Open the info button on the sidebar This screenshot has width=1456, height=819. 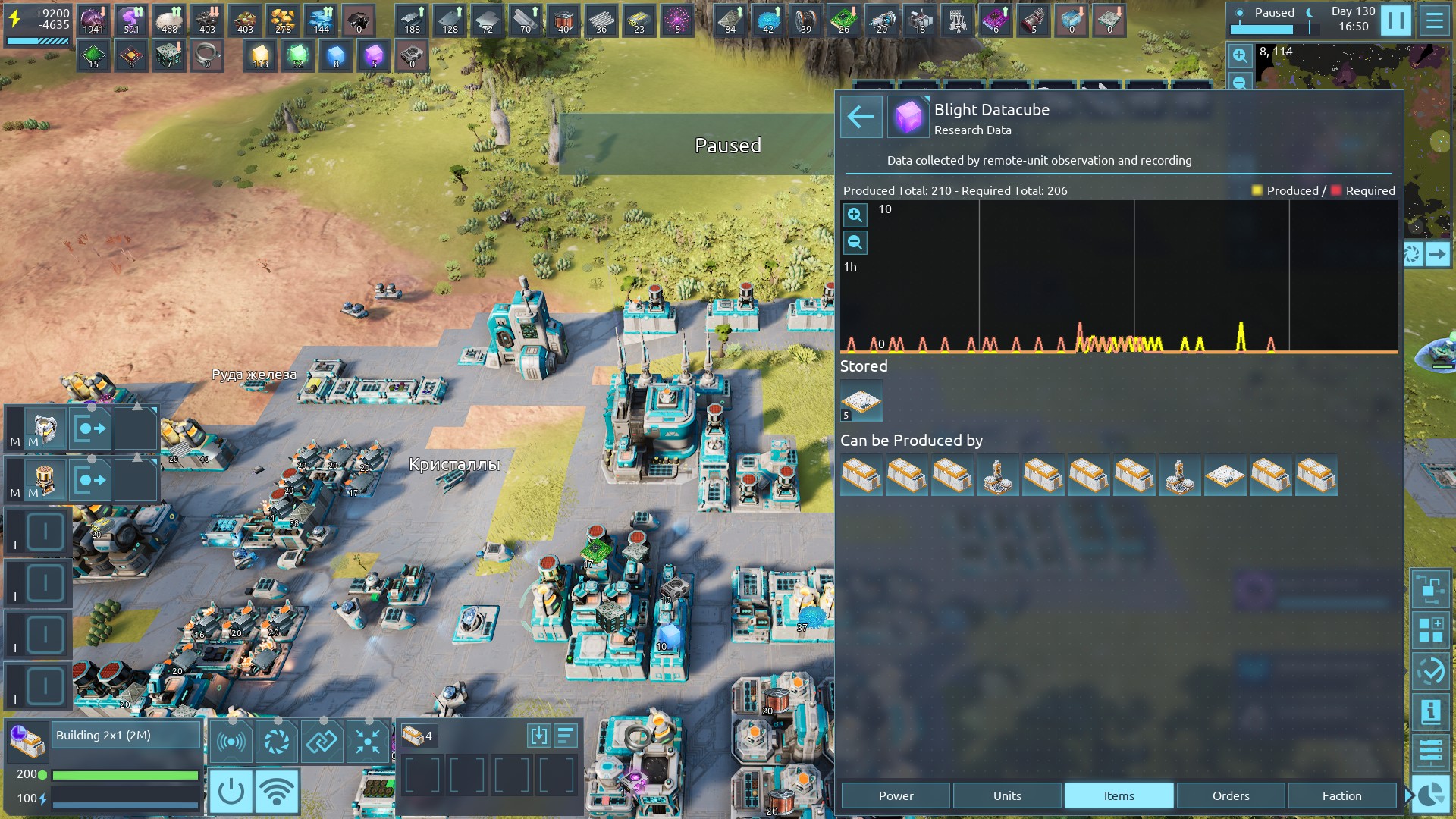point(1430,711)
